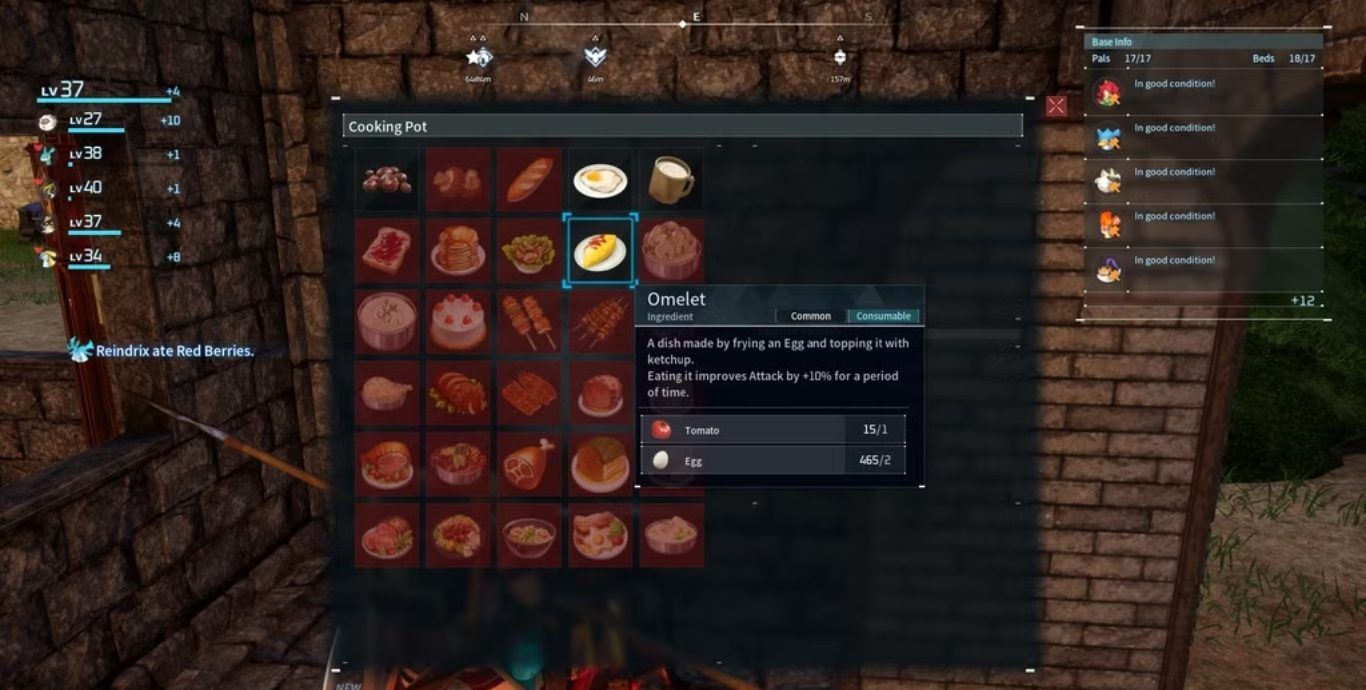Close the Cooking Pot window
1366x690 pixels.
(x=1056, y=106)
